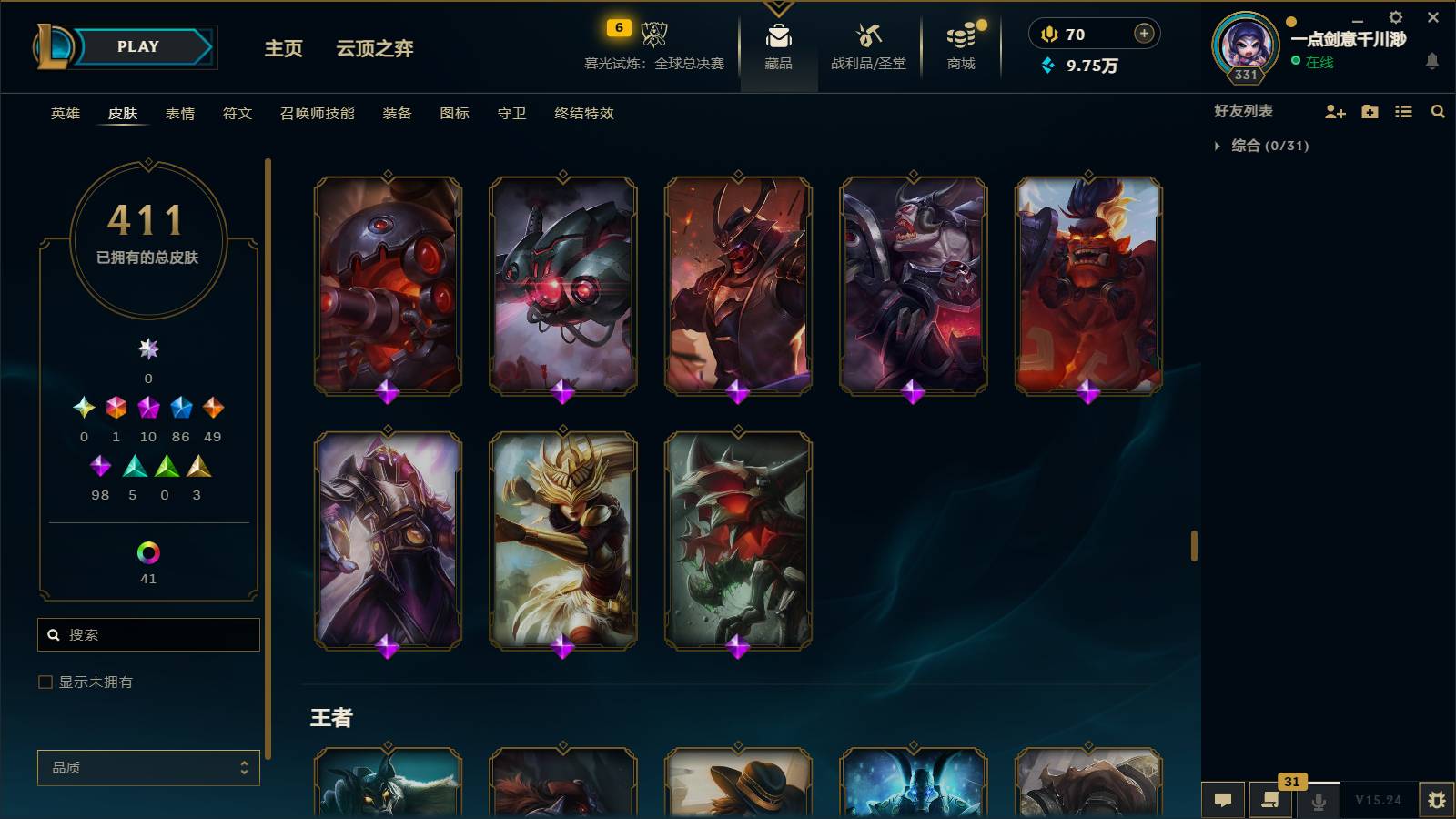Image resolution: width=1456 pixels, height=819 pixels.
Task: Open the friend list display options icon
Action: 1403,112
